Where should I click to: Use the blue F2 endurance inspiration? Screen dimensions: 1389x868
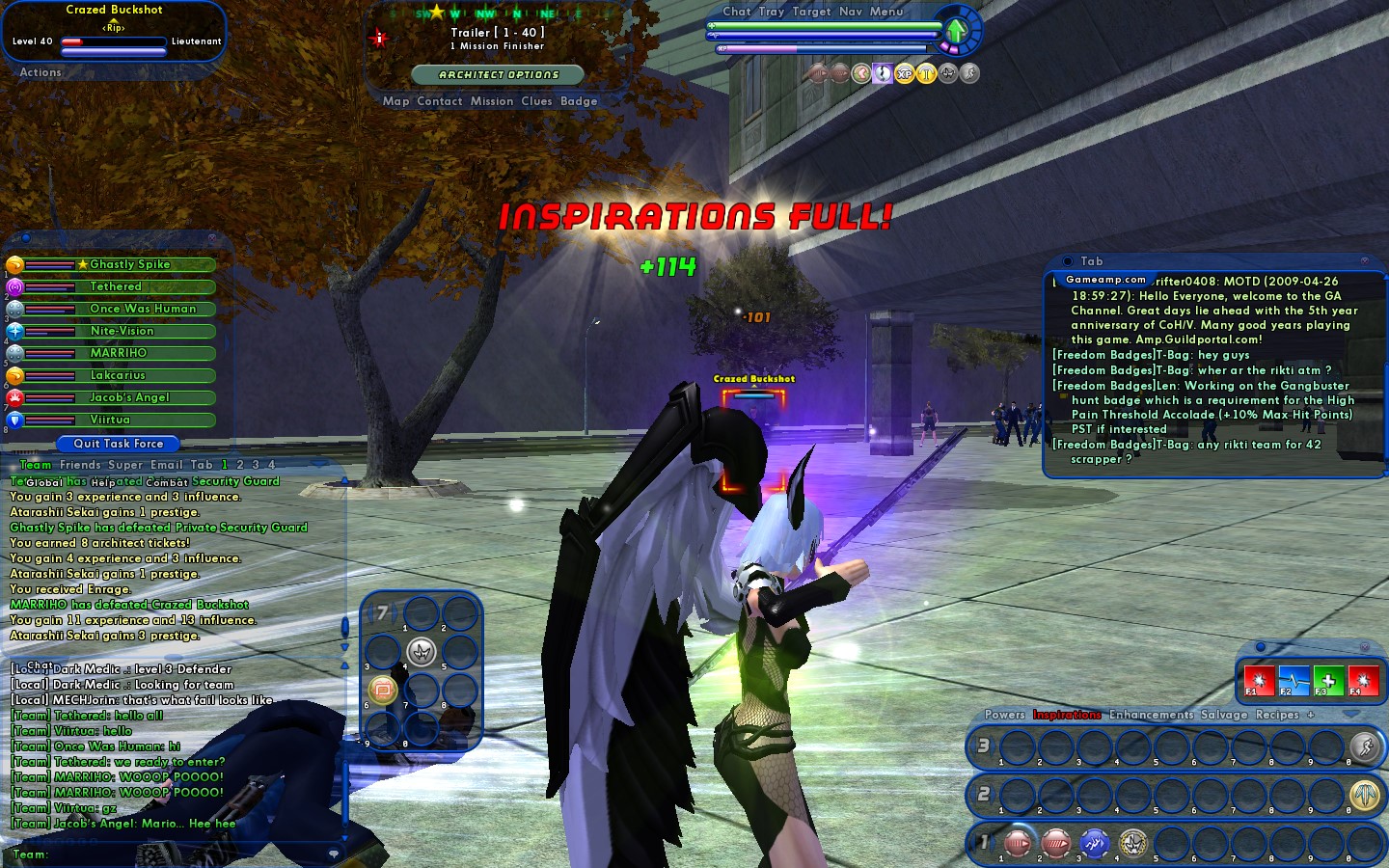tap(1294, 680)
